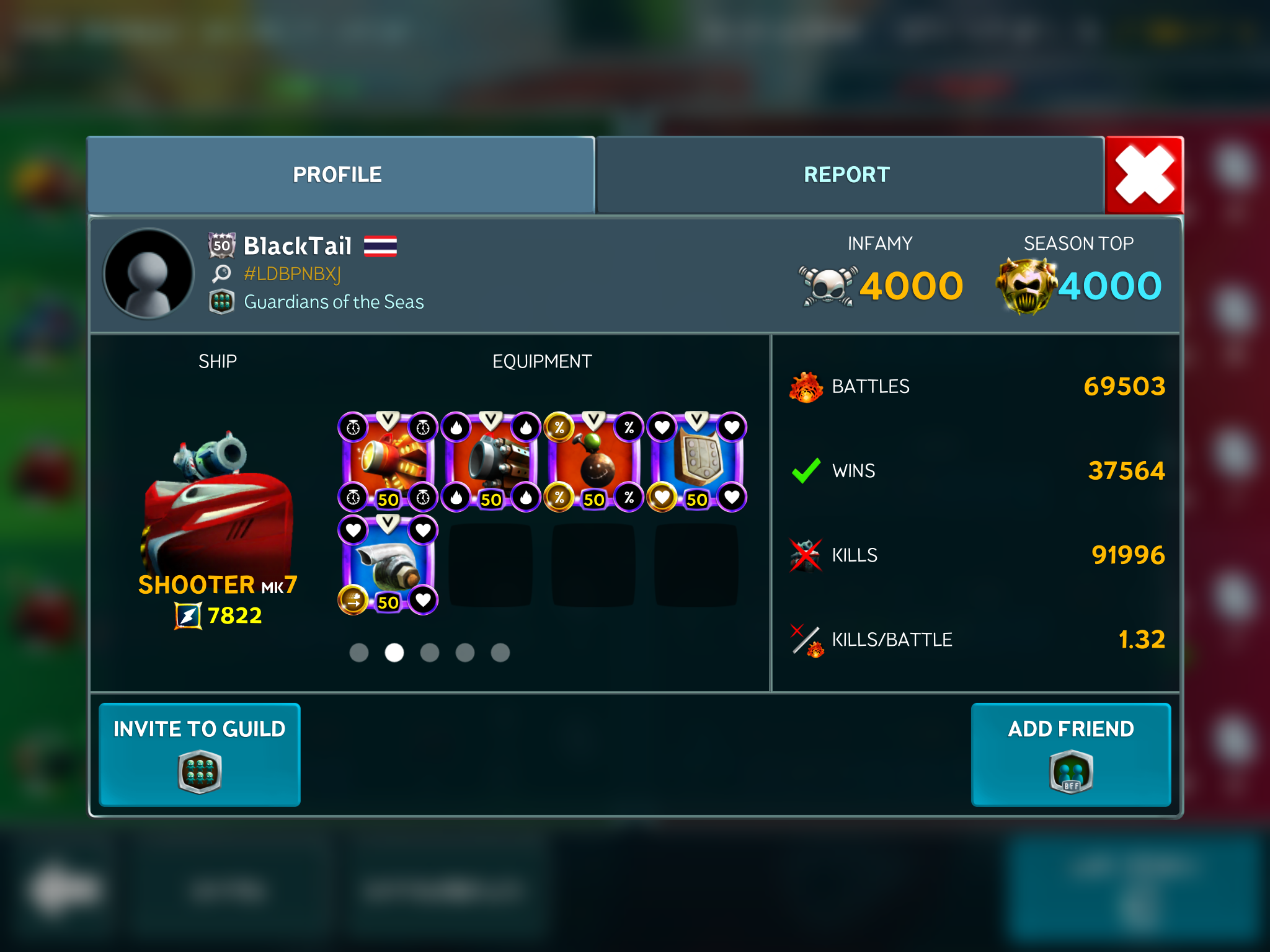This screenshot has height=952, width=1270.
Task: Select the player ID #LDBPNBXJ
Action: coord(292,274)
